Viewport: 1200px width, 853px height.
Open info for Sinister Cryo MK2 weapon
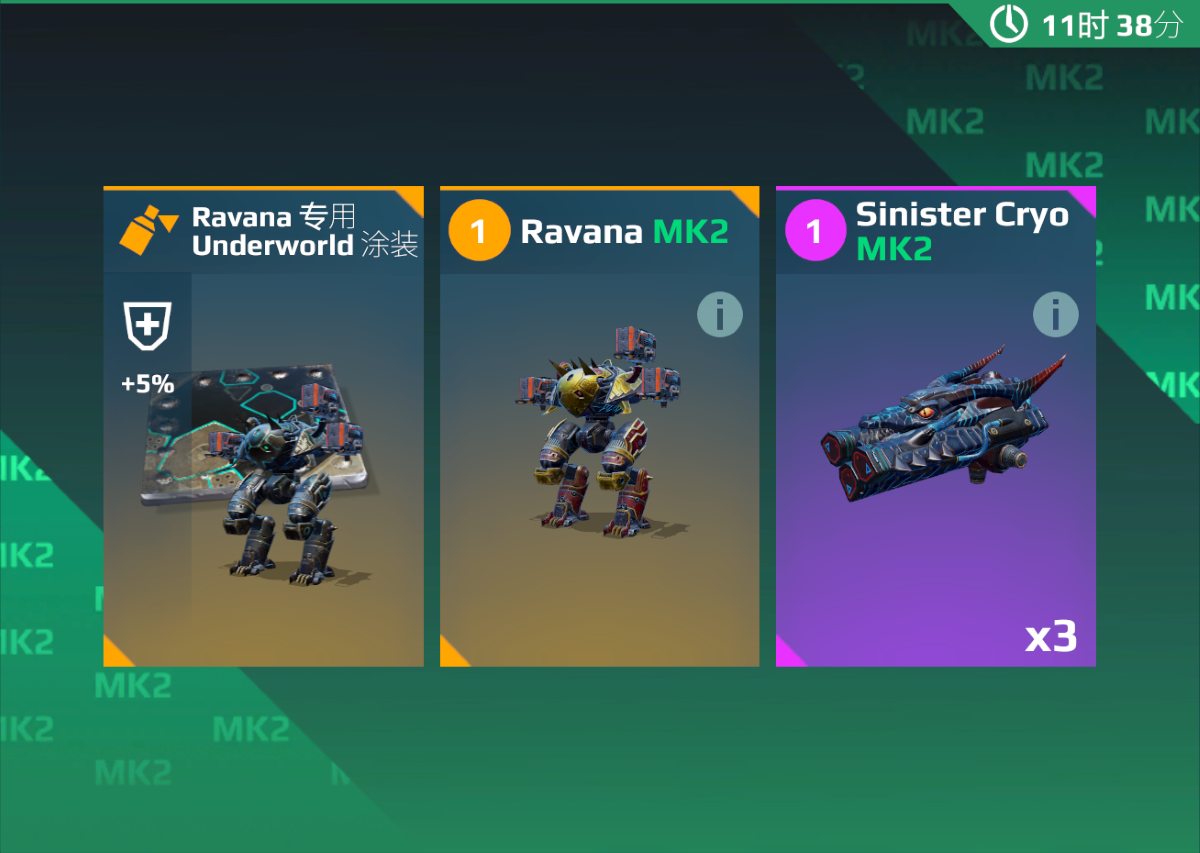coord(1055,316)
